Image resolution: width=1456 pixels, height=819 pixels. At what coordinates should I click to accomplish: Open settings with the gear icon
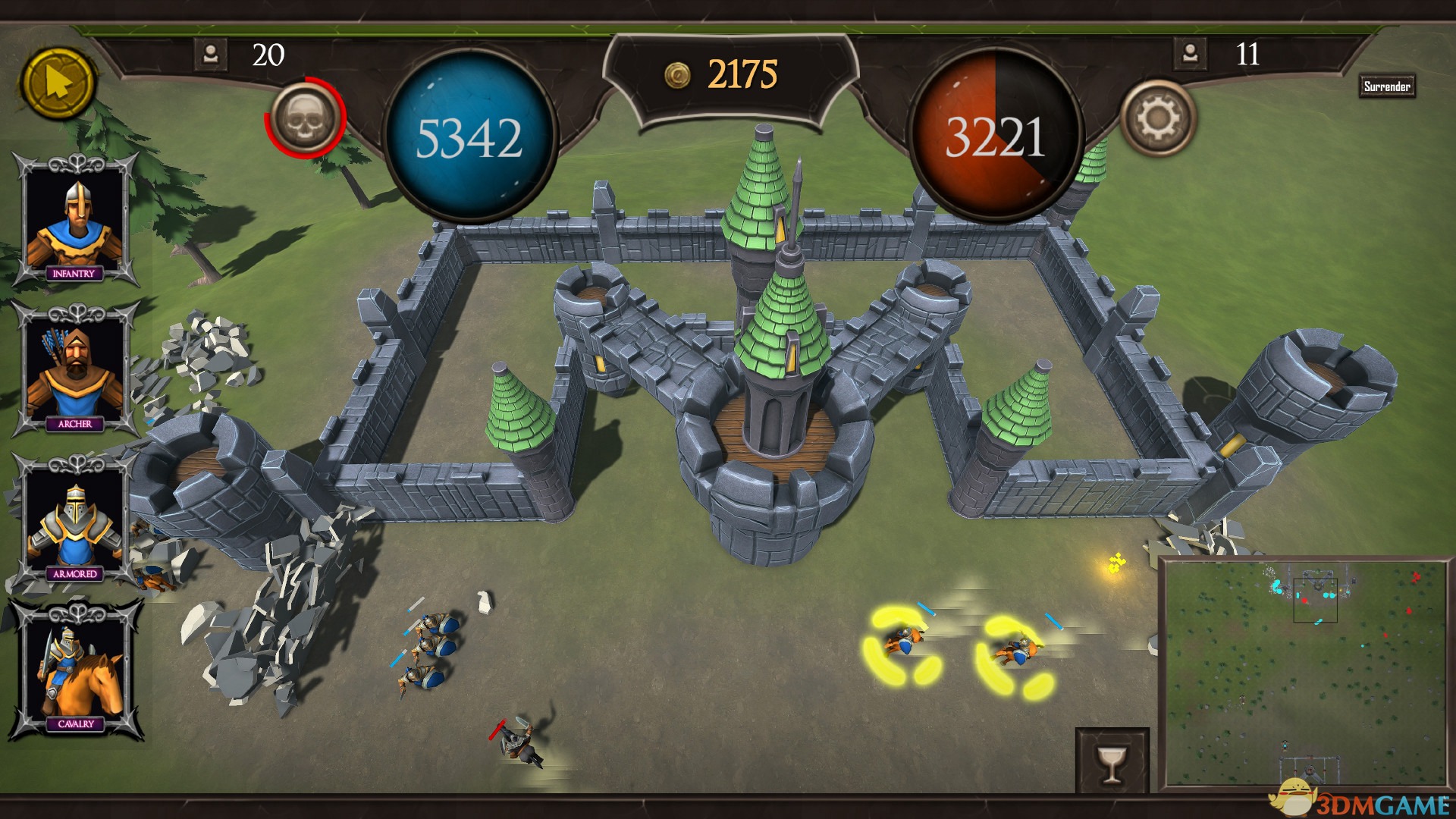(1157, 118)
